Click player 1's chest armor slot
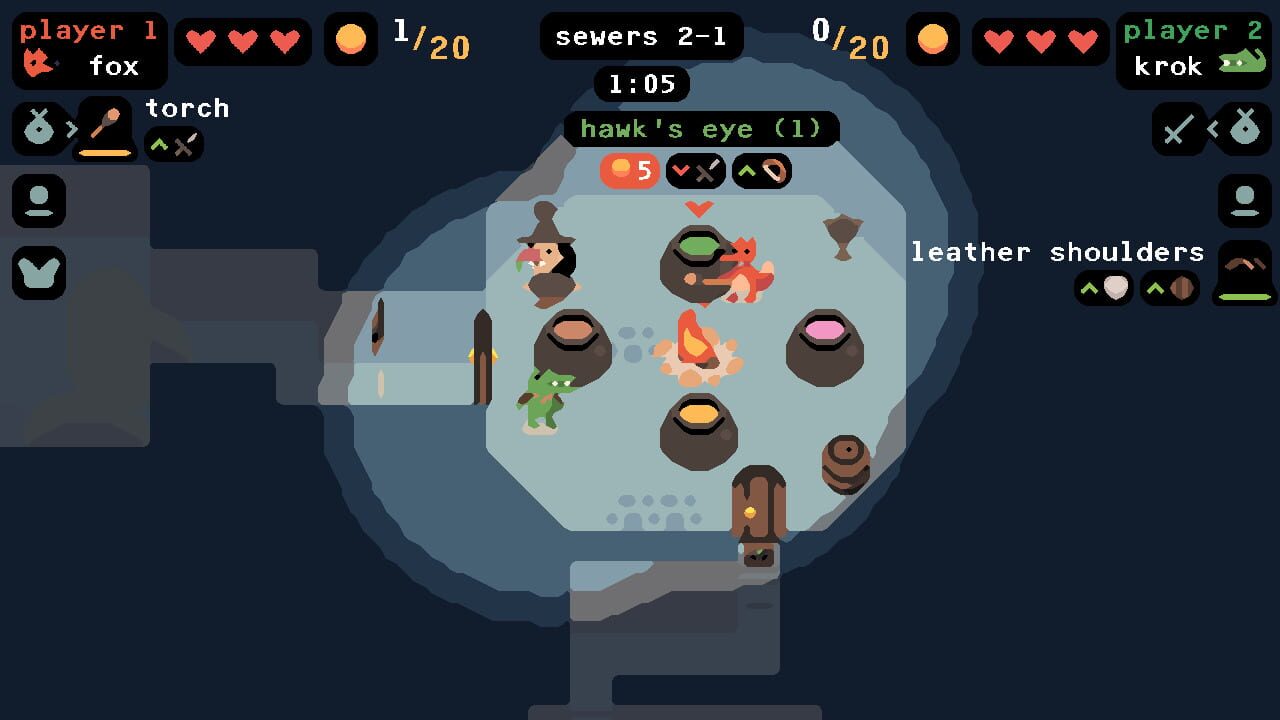The width and height of the screenshot is (1280, 720). click(38, 271)
